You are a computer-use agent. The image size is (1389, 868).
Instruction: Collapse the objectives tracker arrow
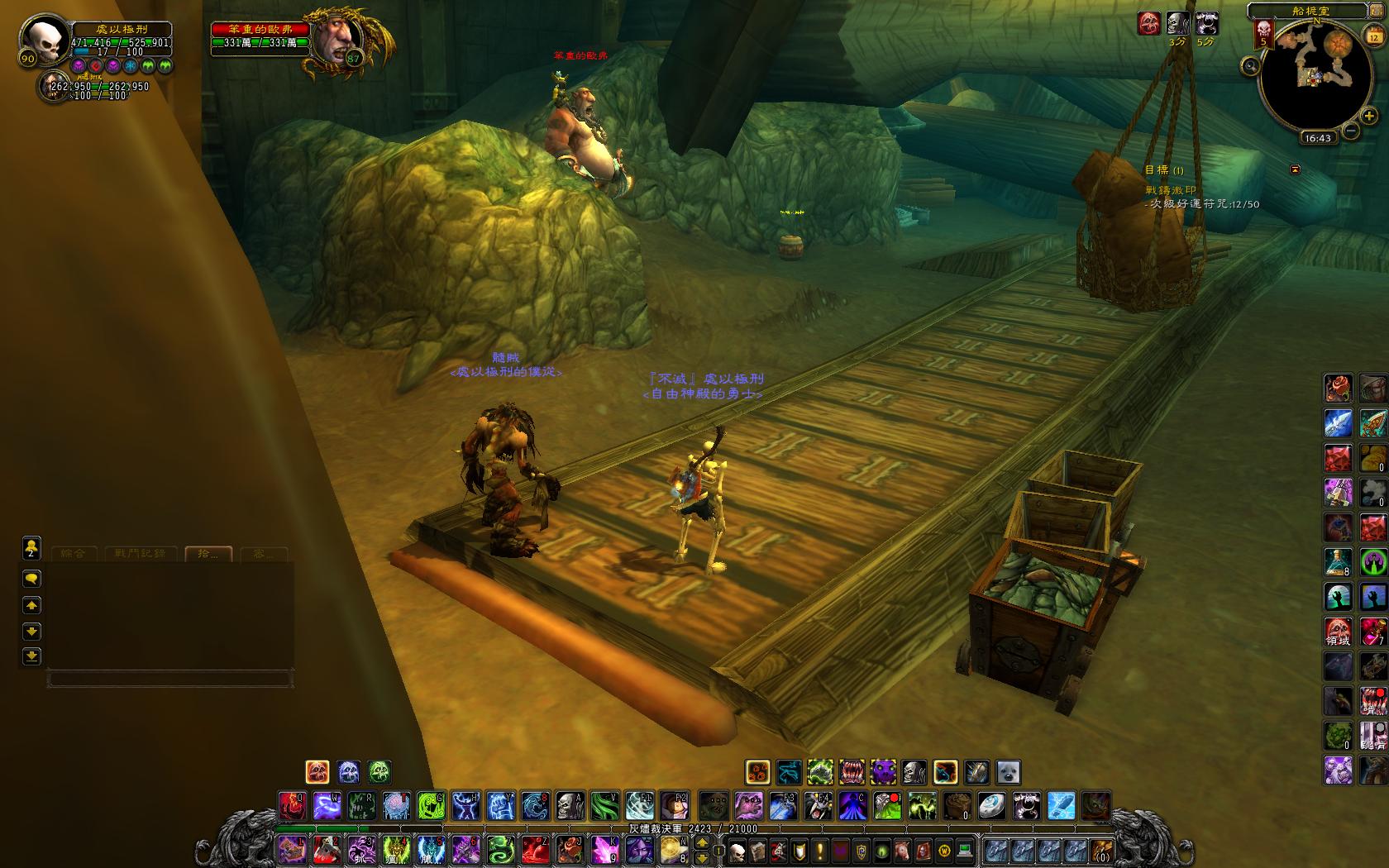pyautogui.click(x=1295, y=169)
